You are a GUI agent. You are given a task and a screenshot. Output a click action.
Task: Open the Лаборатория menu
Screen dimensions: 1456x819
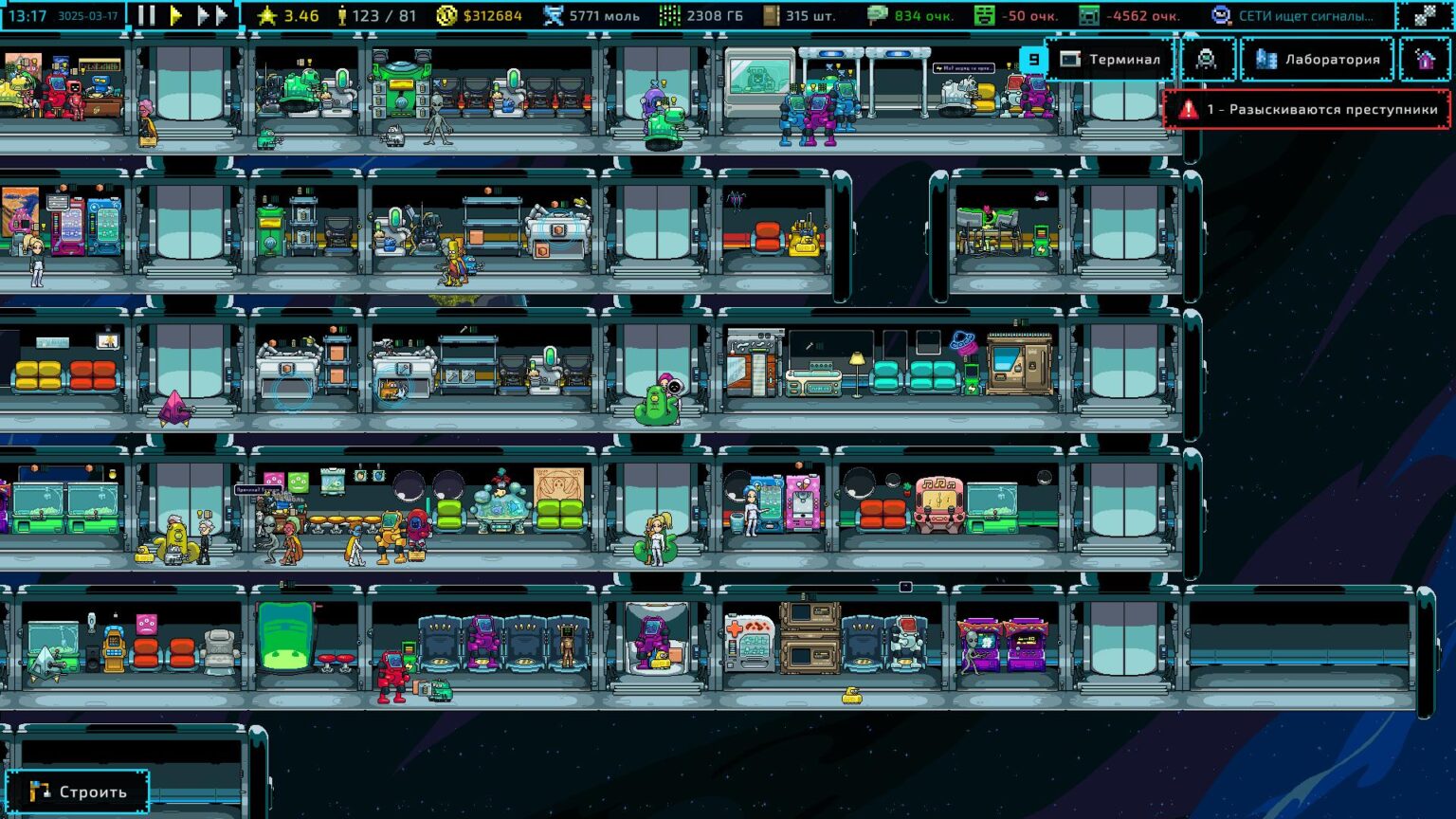click(x=1319, y=60)
